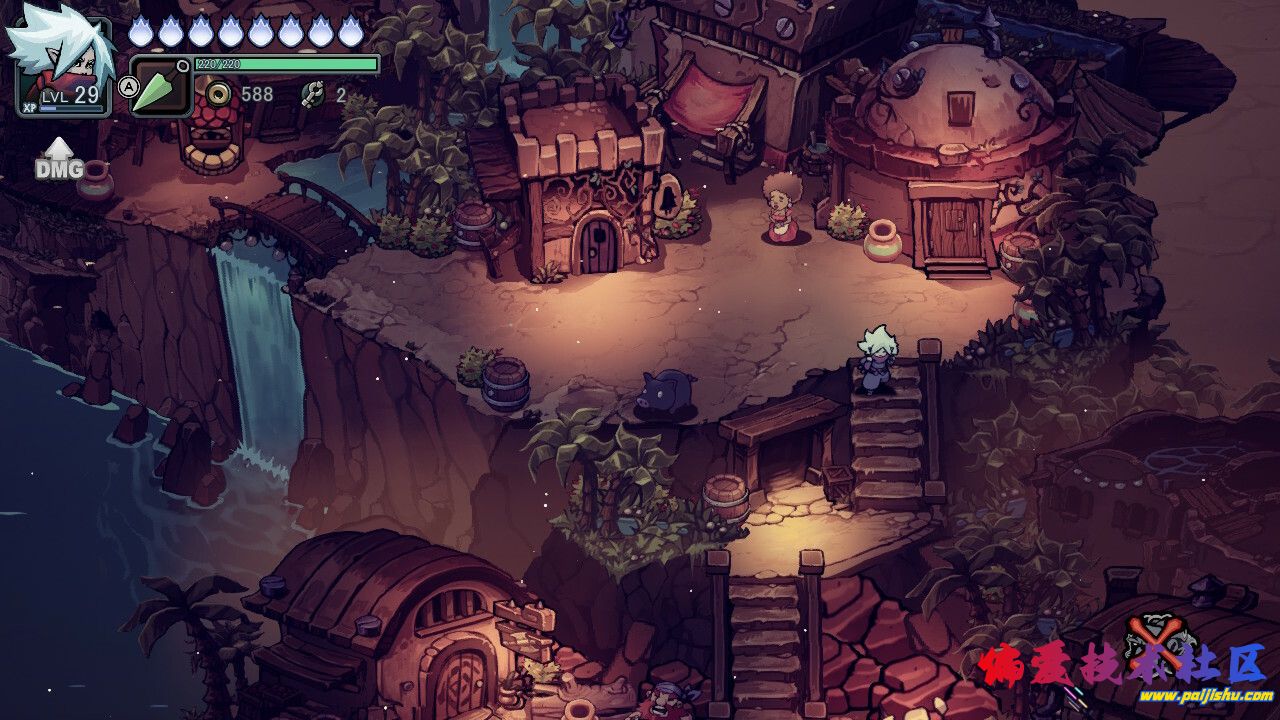Click the gold coin currency icon
This screenshot has height=720, width=1280.
click(x=218, y=94)
